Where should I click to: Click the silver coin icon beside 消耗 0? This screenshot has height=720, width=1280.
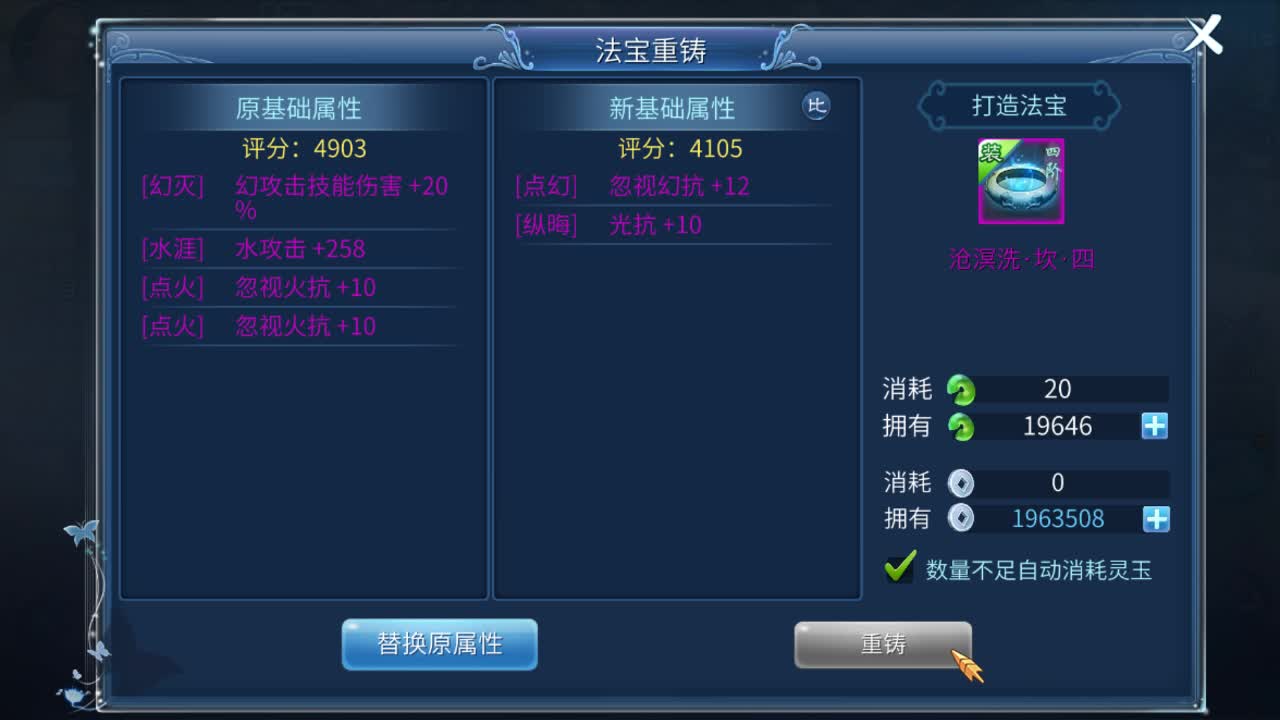tap(962, 482)
